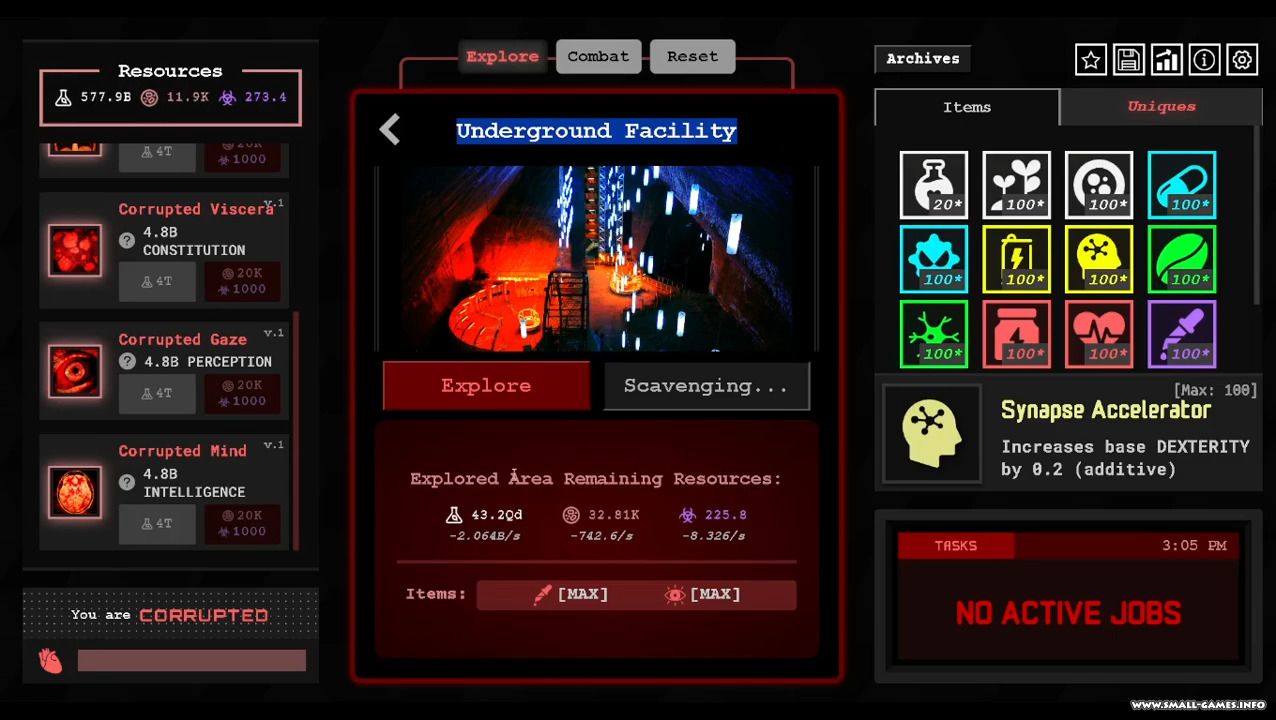Select the purple dropper item
This screenshot has width=1276, height=720.
(1181, 334)
